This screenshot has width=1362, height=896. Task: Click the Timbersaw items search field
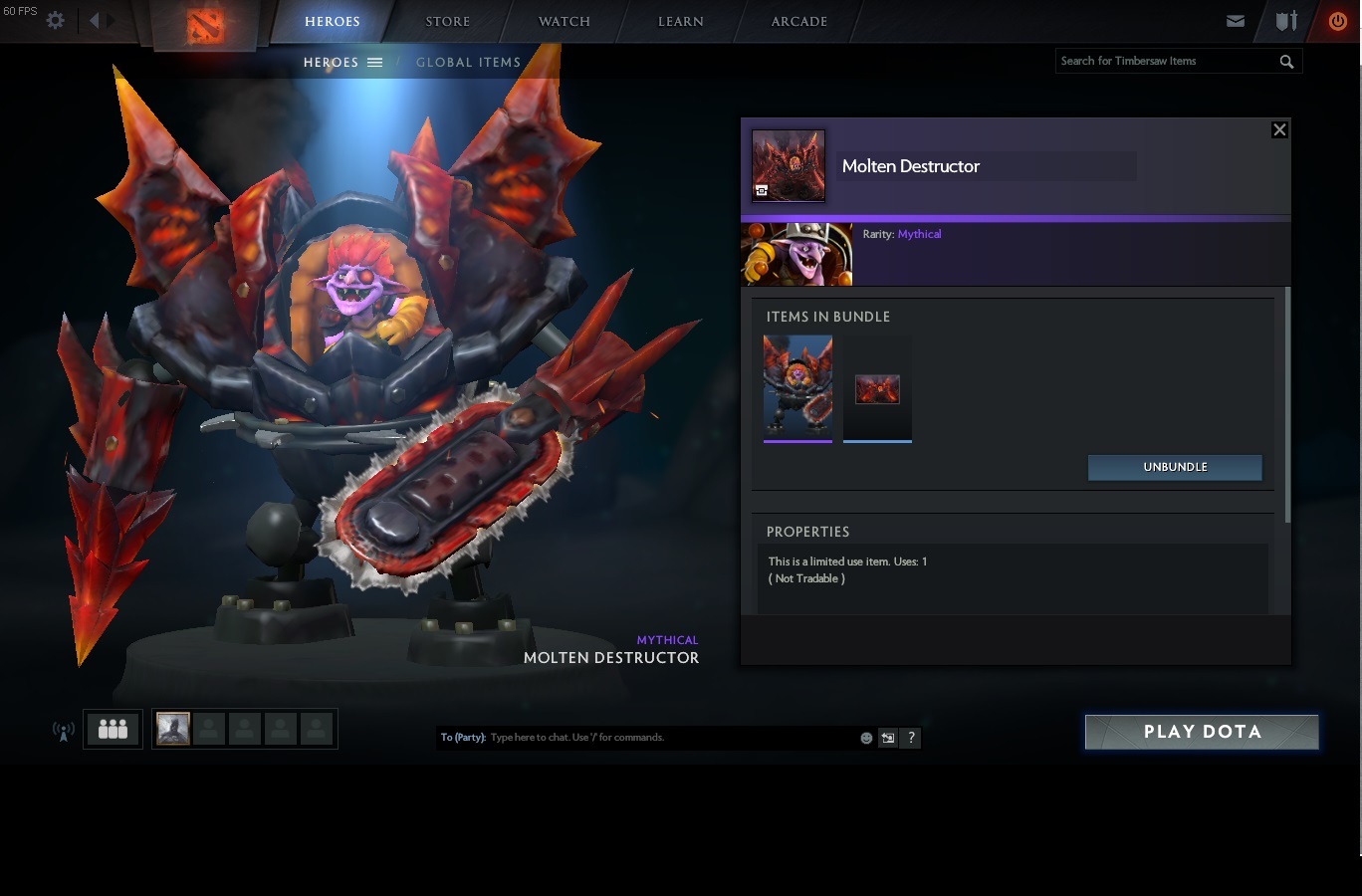(1165, 61)
